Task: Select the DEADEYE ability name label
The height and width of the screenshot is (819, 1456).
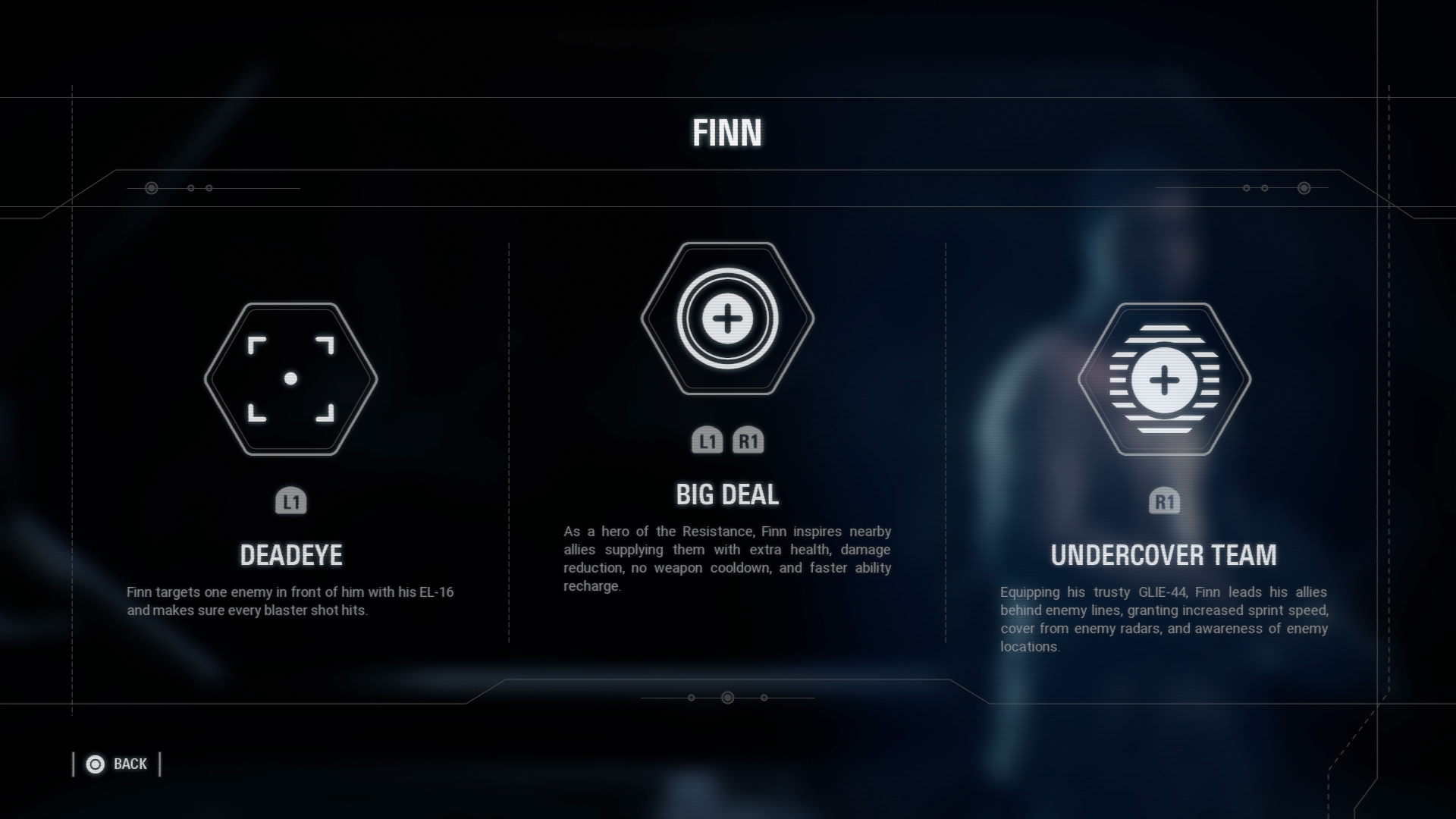Action: (x=292, y=554)
